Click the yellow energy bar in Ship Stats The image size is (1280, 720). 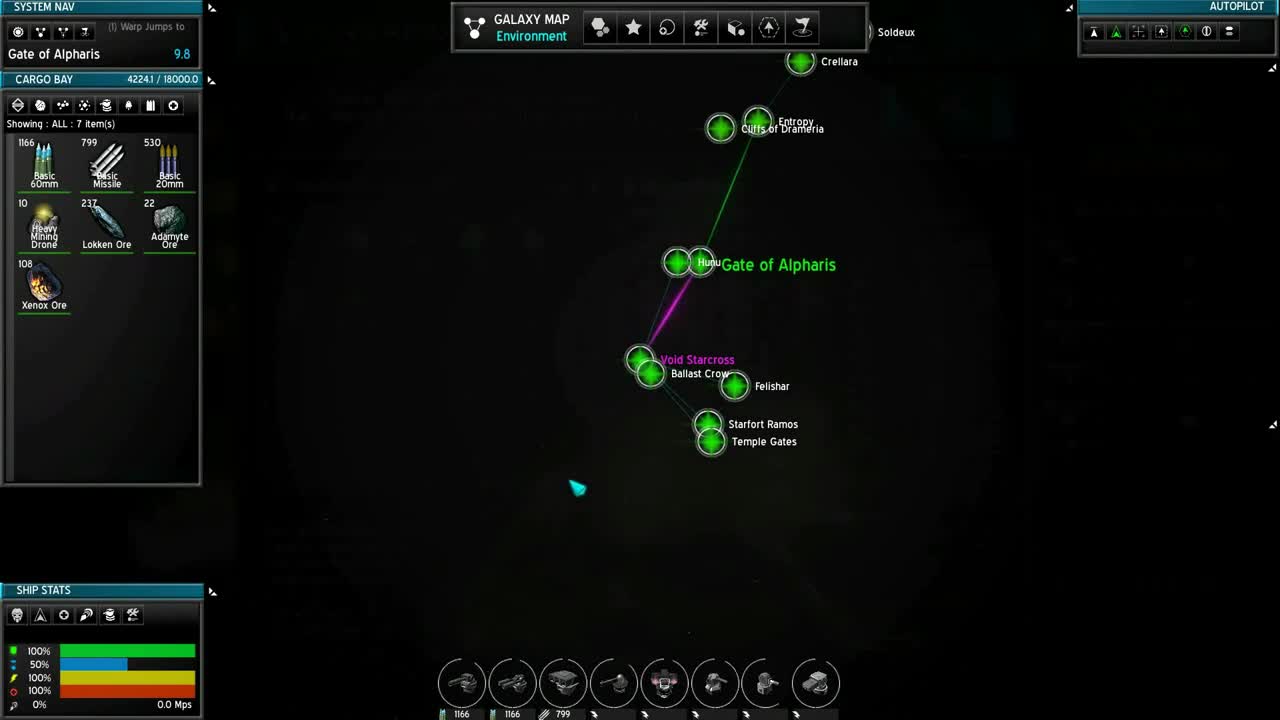[126, 678]
